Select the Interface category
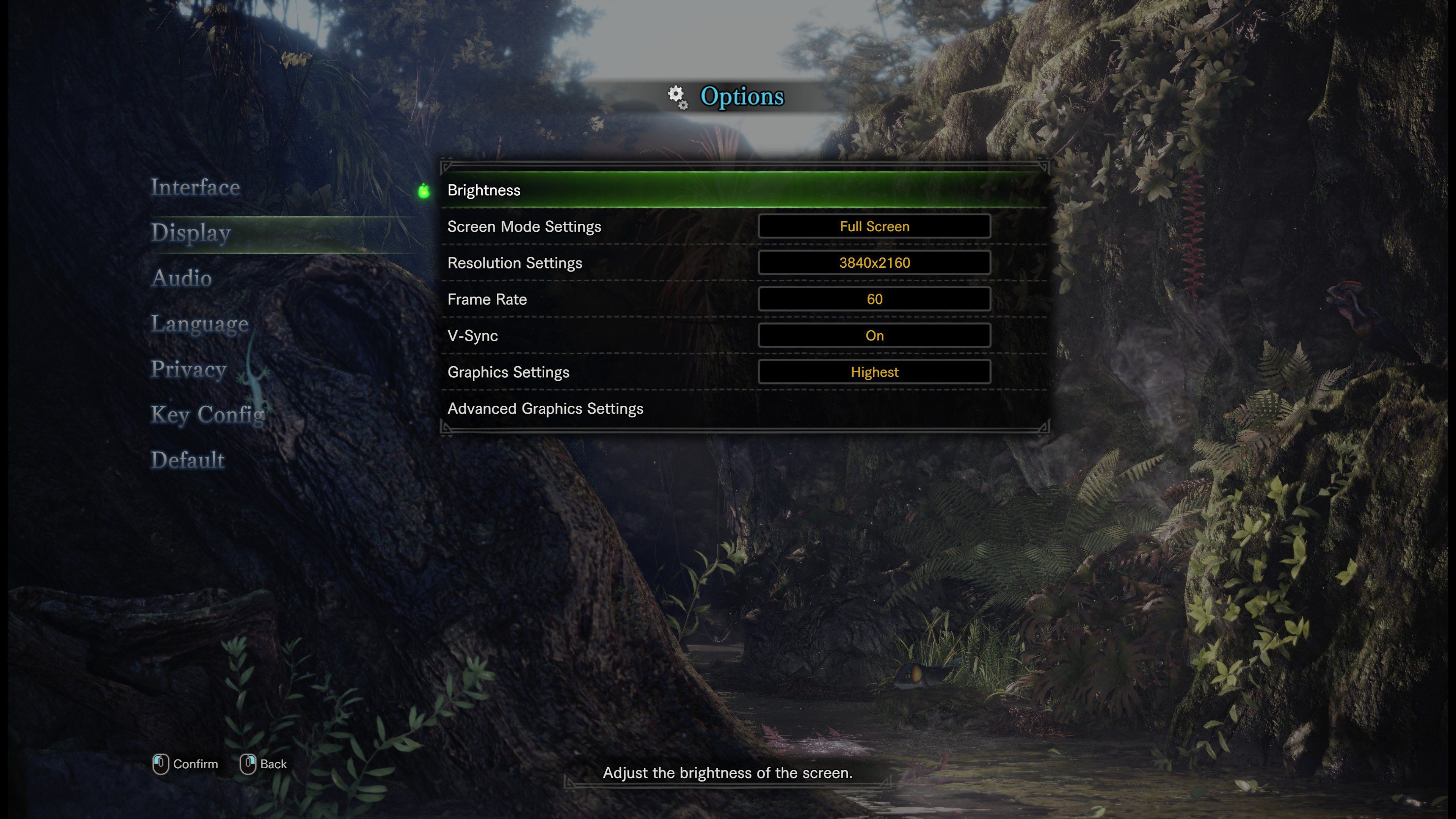This screenshot has height=819, width=1456. (196, 187)
